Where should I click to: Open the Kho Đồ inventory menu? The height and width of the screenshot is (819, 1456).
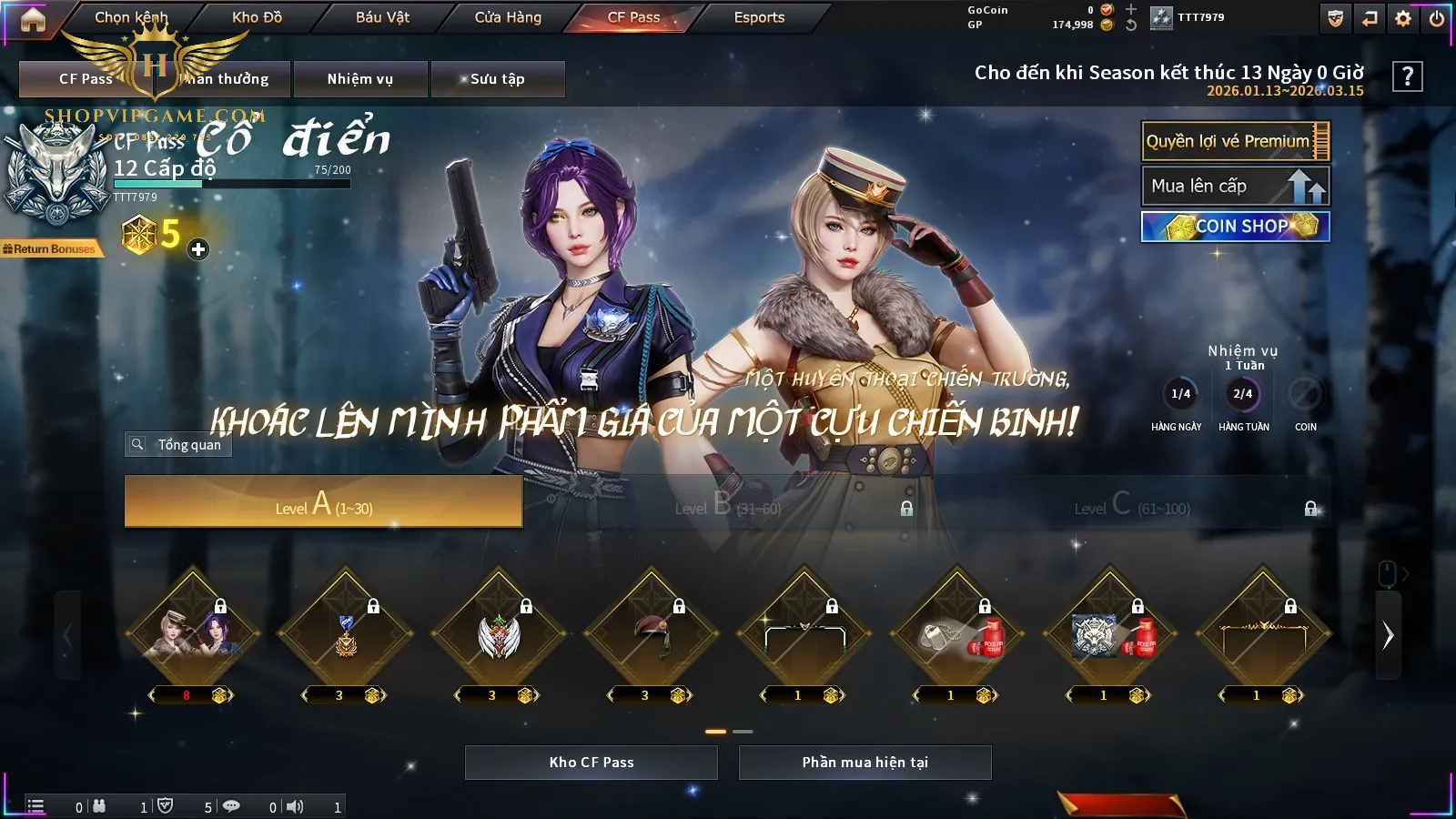coord(257,17)
